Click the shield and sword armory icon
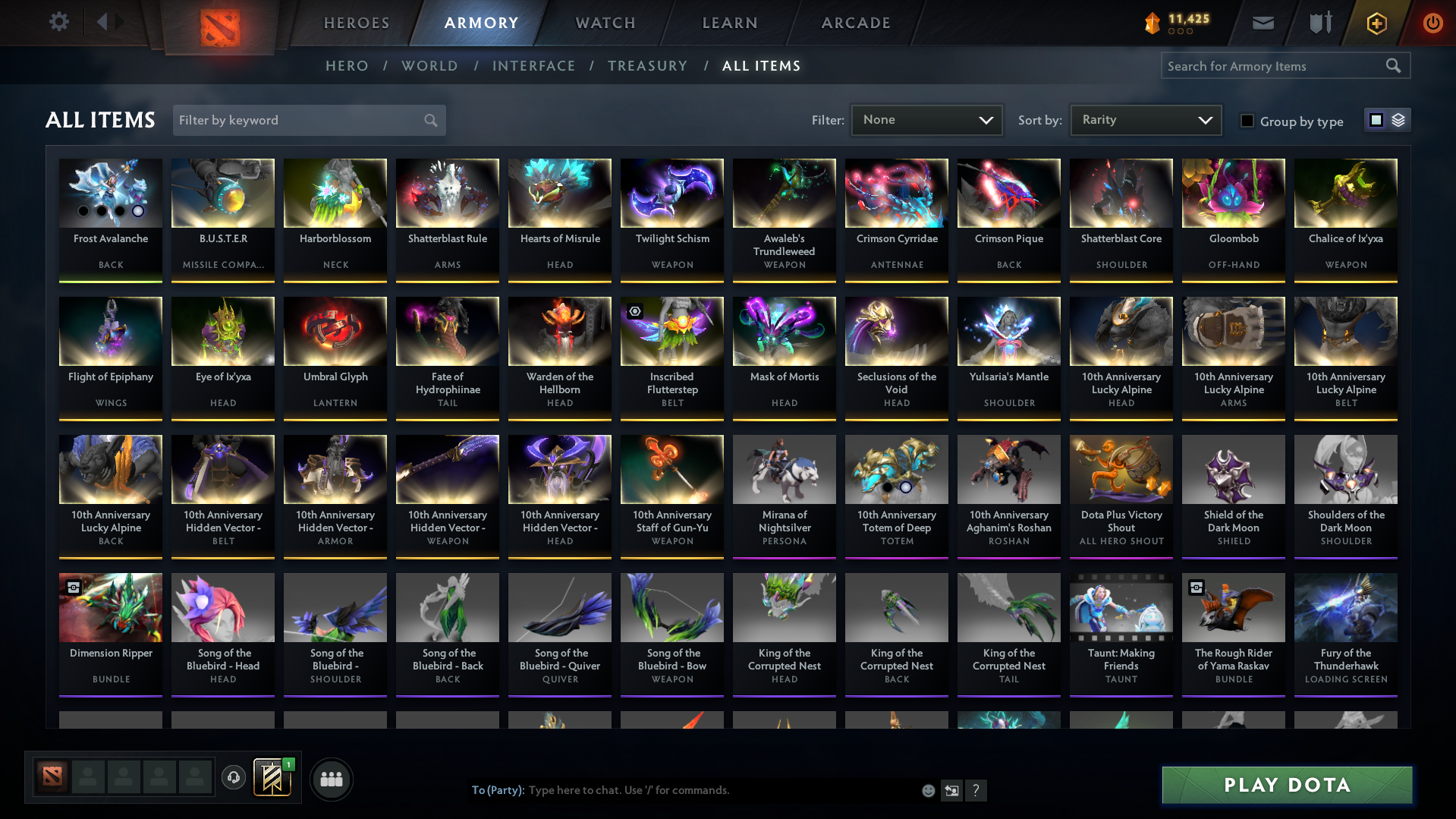The width and height of the screenshot is (1456, 819). (1319, 23)
